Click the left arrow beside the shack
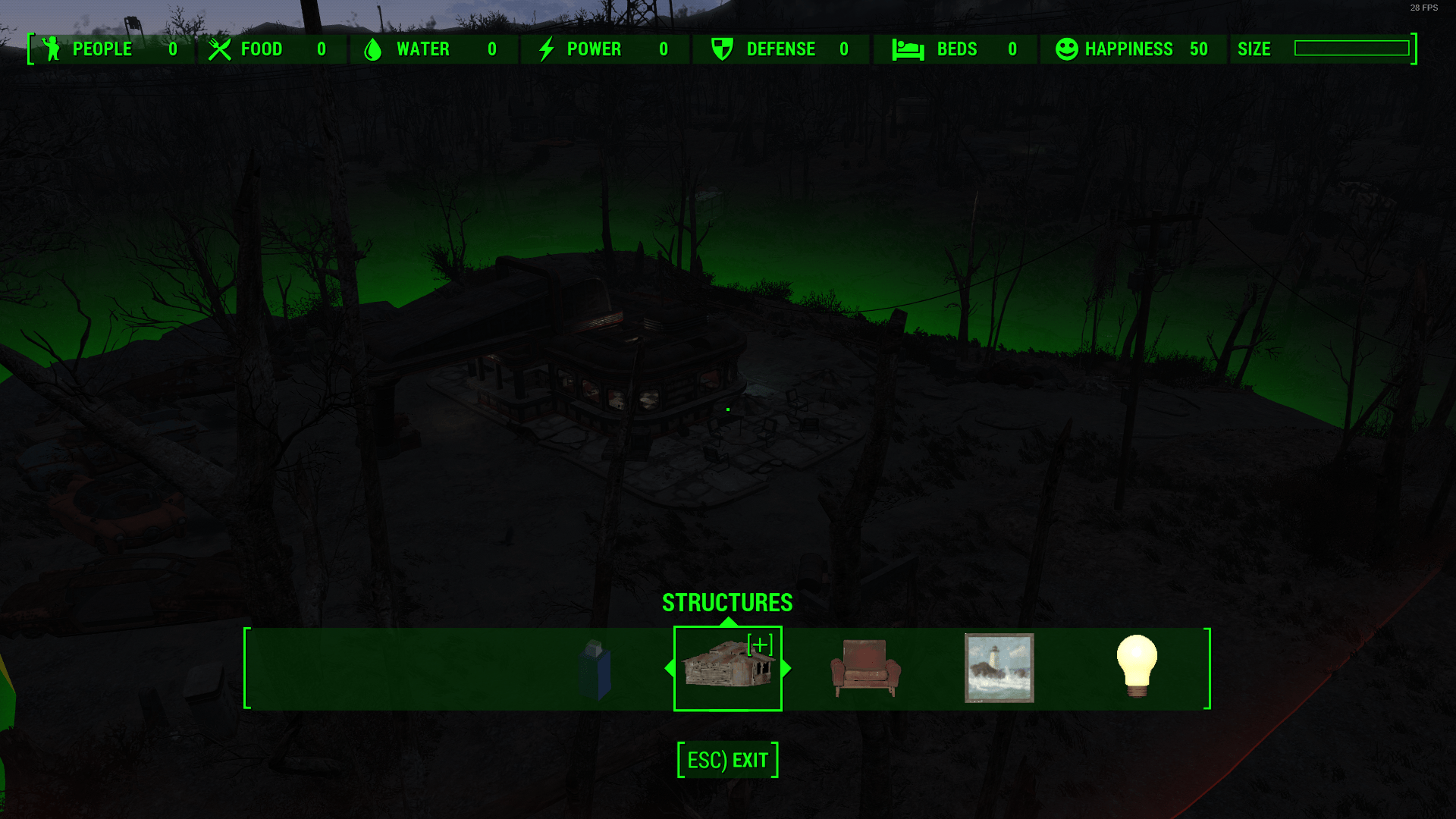Image resolution: width=1456 pixels, height=819 pixels. pyautogui.click(x=670, y=668)
